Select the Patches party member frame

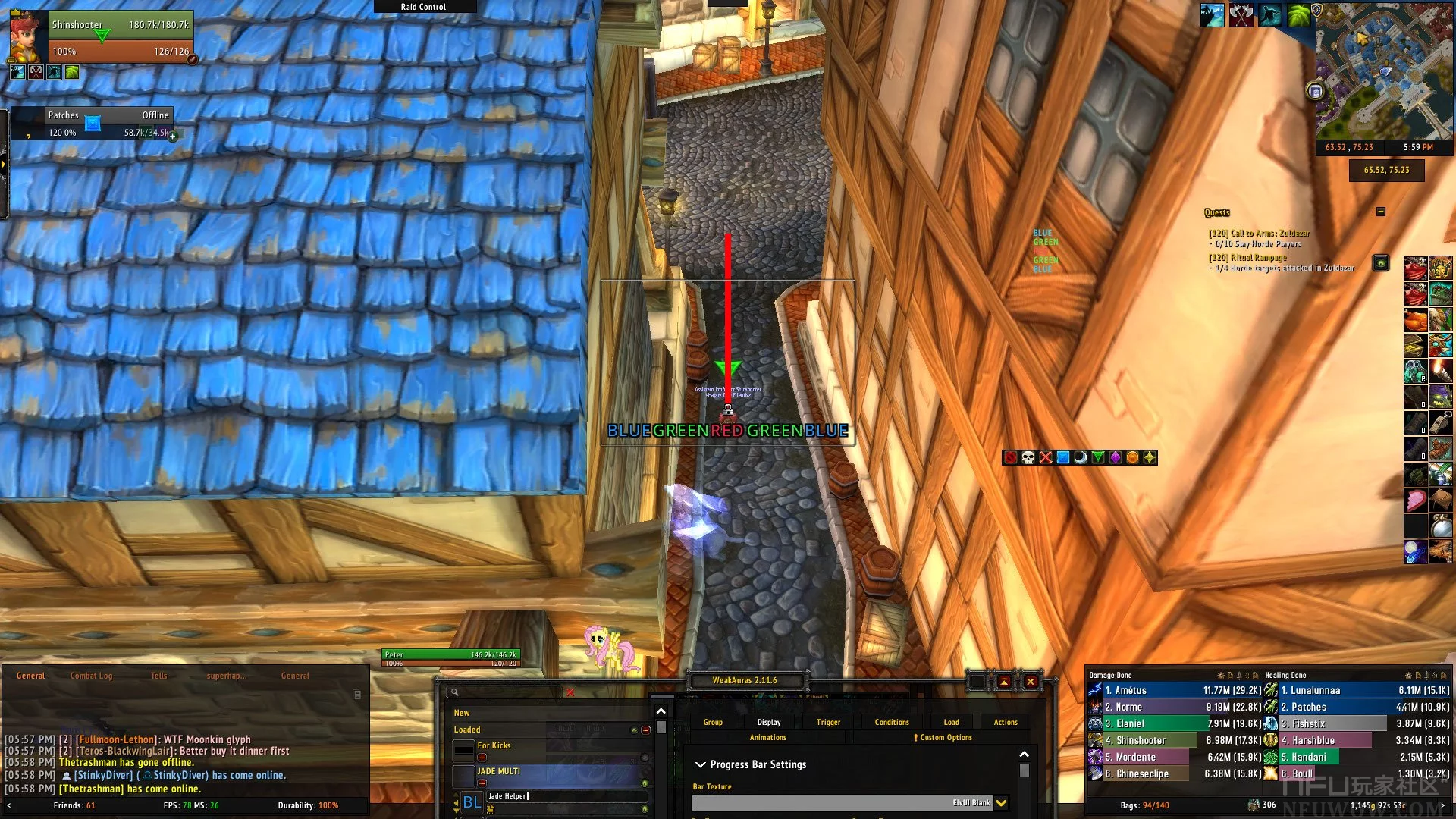[x=93, y=124]
